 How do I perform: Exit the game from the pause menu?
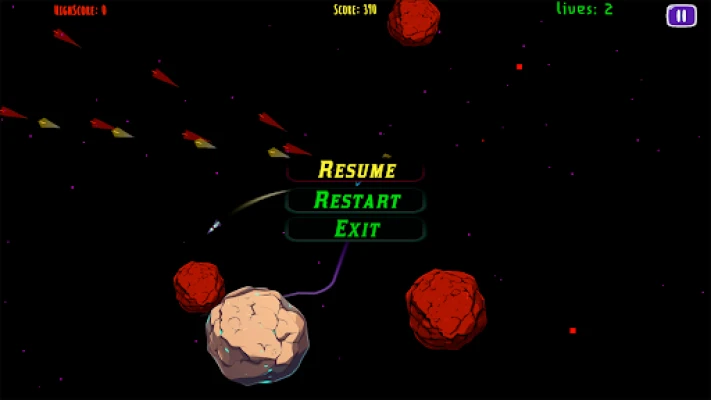(356, 229)
